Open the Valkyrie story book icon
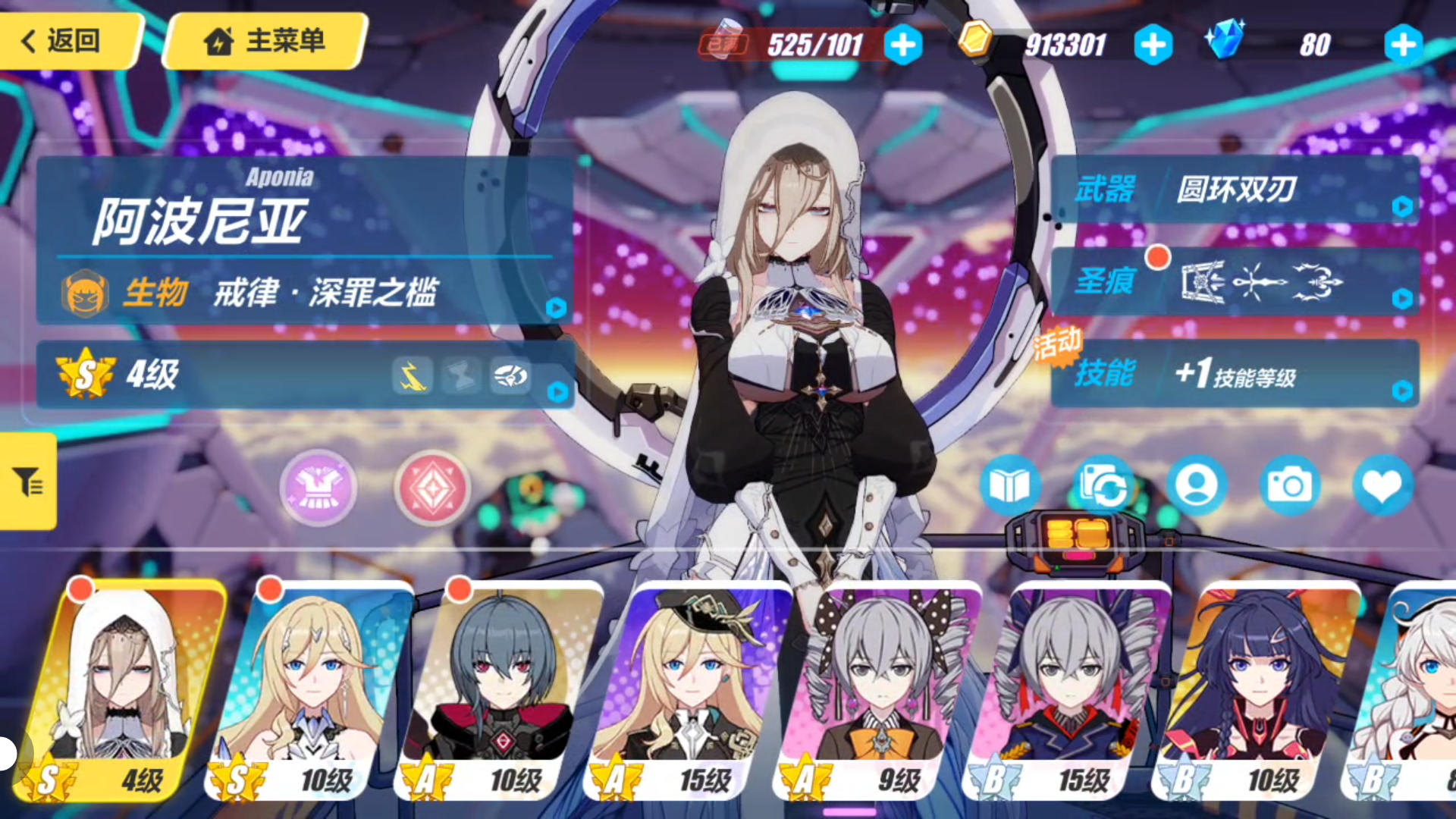This screenshot has width=1456, height=819. 1014,486
